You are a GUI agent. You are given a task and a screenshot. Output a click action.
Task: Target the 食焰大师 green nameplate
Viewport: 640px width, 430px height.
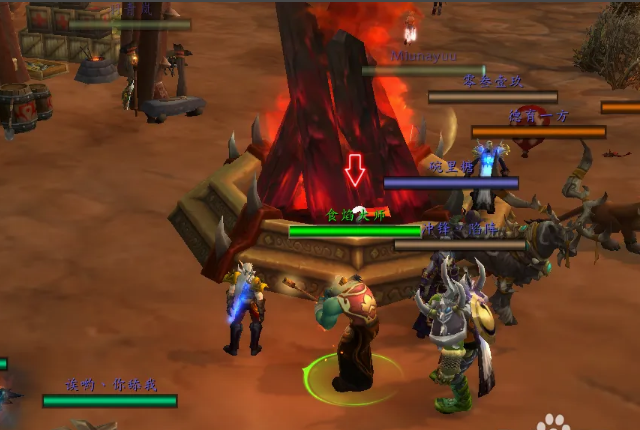[354, 231]
